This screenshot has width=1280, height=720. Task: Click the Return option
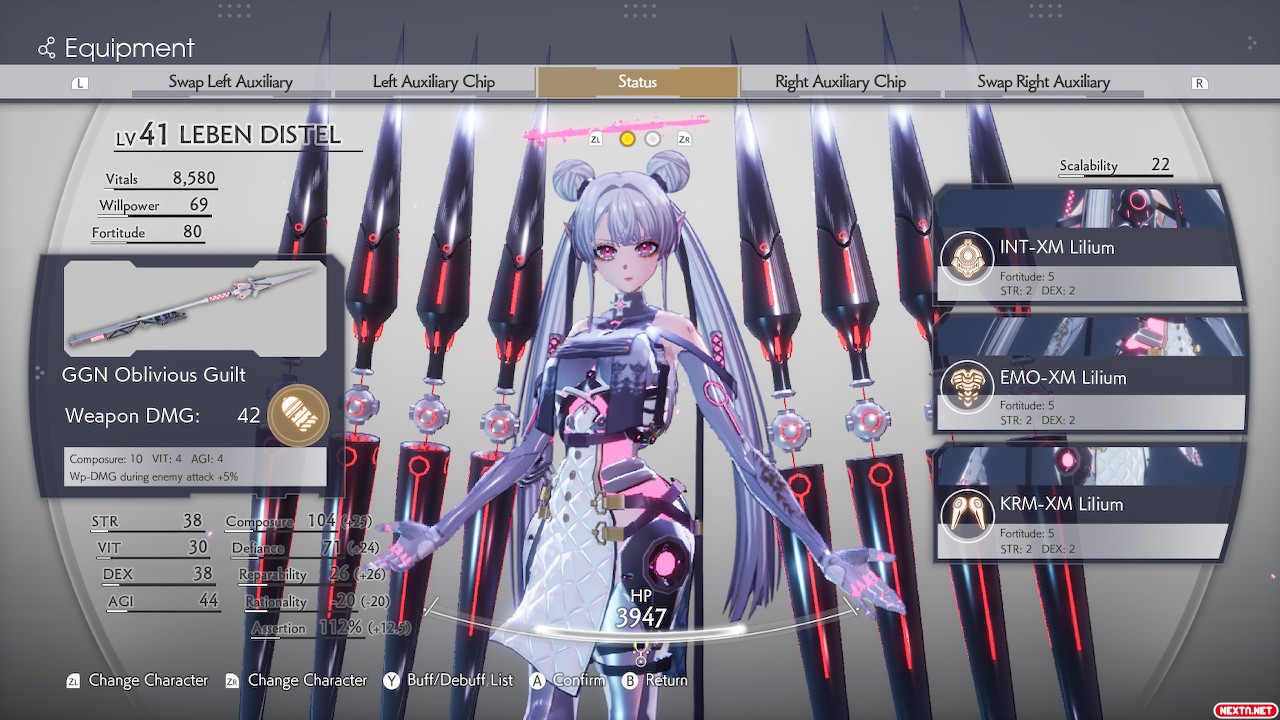click(x=655, y=680)
